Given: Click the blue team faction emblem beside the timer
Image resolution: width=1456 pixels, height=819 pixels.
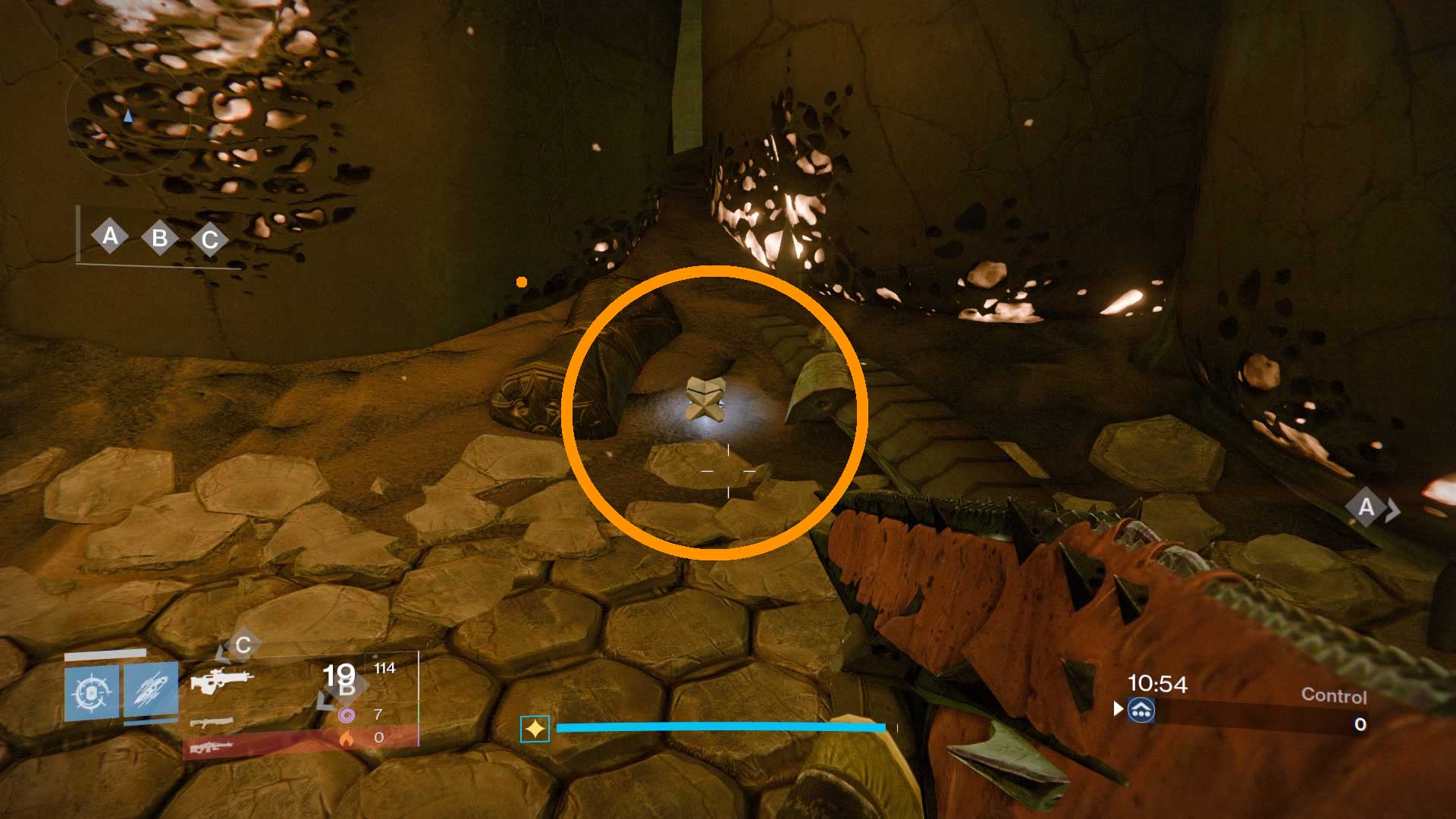Looking at the screenshot, I should click(1141, 711).
